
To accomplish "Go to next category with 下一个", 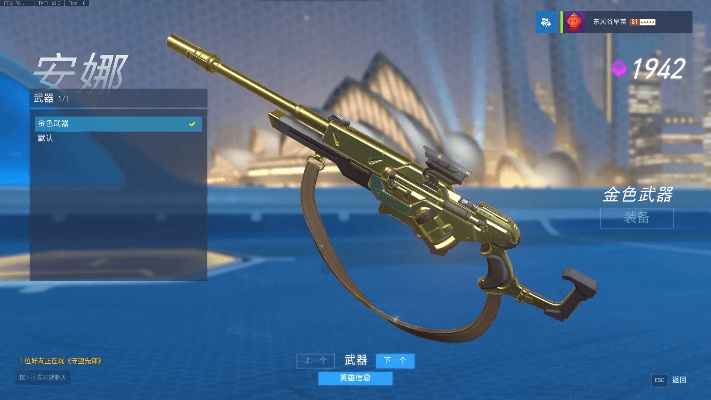I will tap(396, 360).
